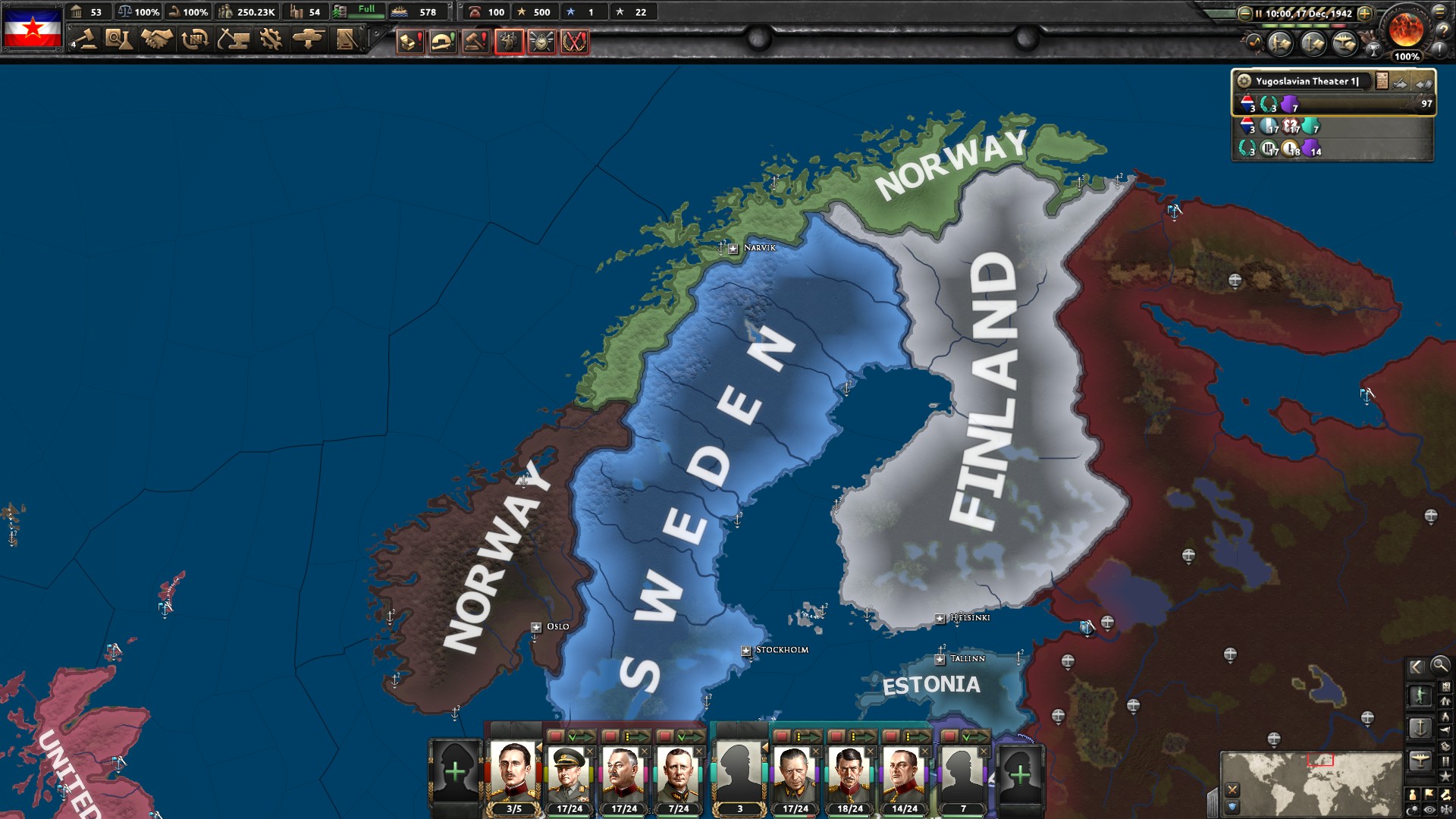Viewport: 1456px width, 819px height.
Task: Open the occupied territories ledger menu
Action: click(x=345, y=38)
